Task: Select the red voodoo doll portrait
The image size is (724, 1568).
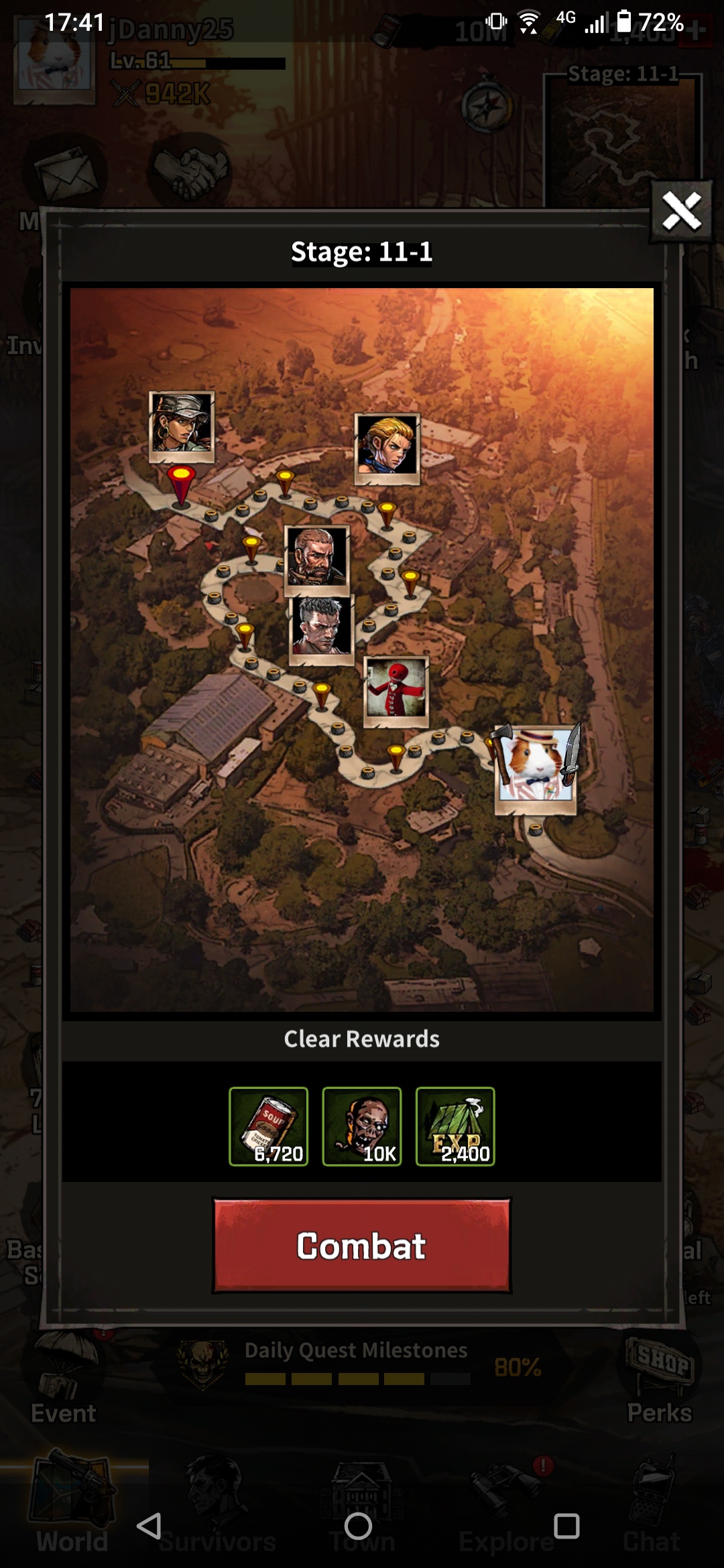Action: (x=396, y=690)
